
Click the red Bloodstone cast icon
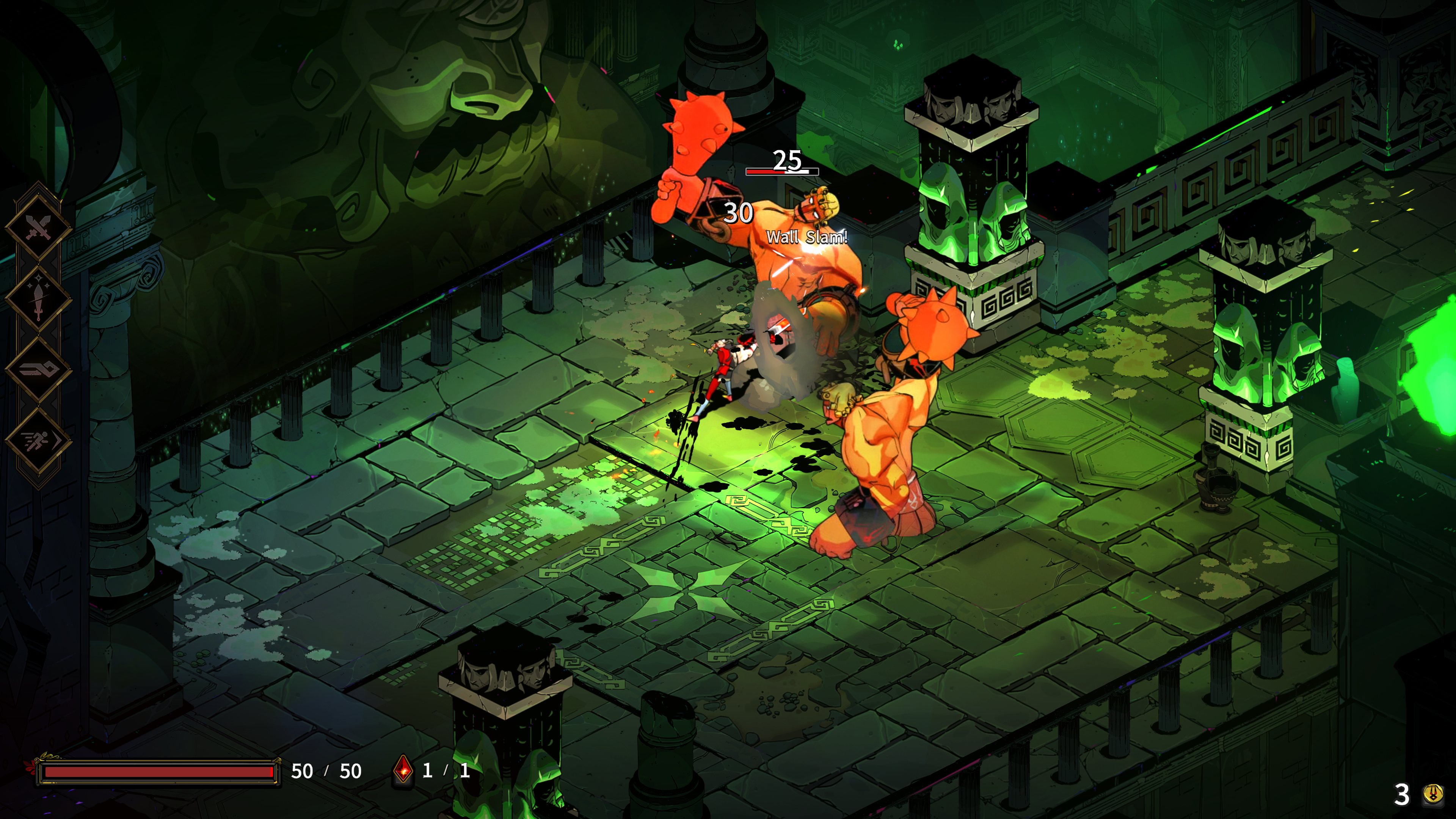[x=403, y=770]
